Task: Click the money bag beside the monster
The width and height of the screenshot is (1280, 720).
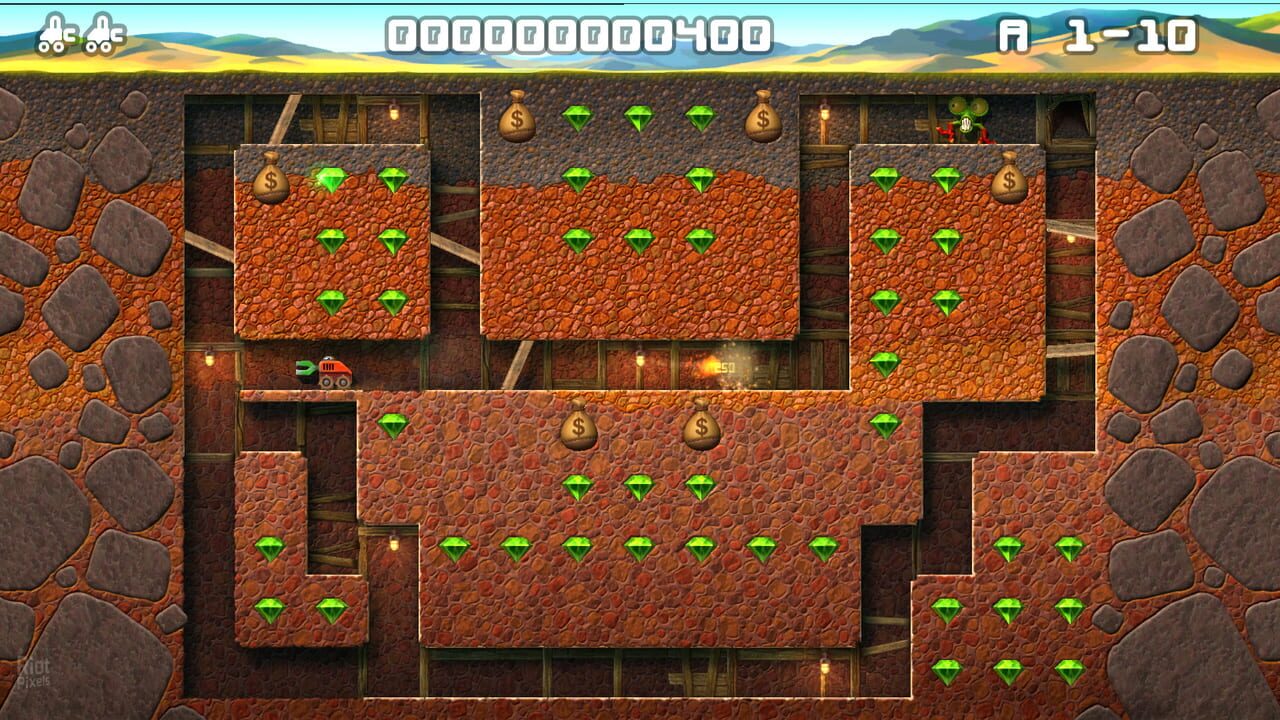Action: pos(1010,180)
